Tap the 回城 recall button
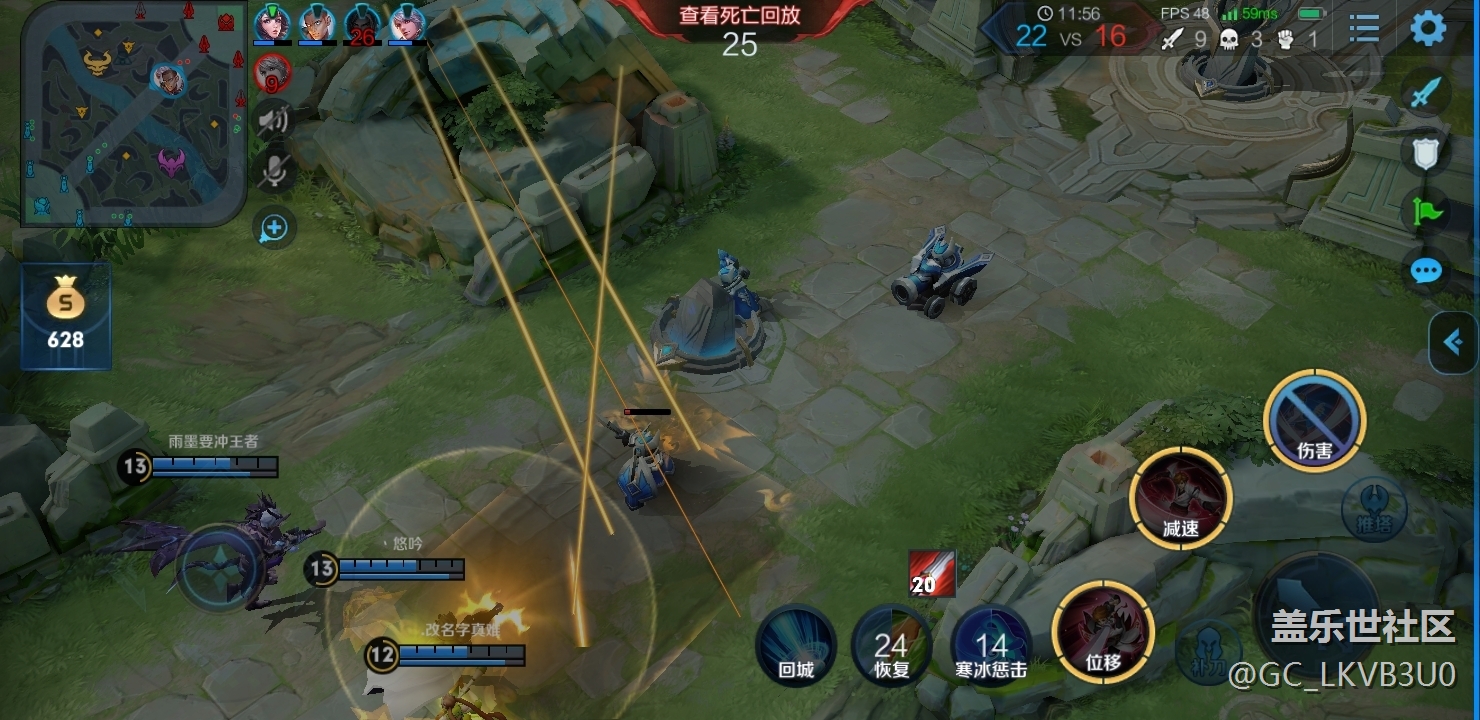1480x720 pixels. click(x=796, y=645)
